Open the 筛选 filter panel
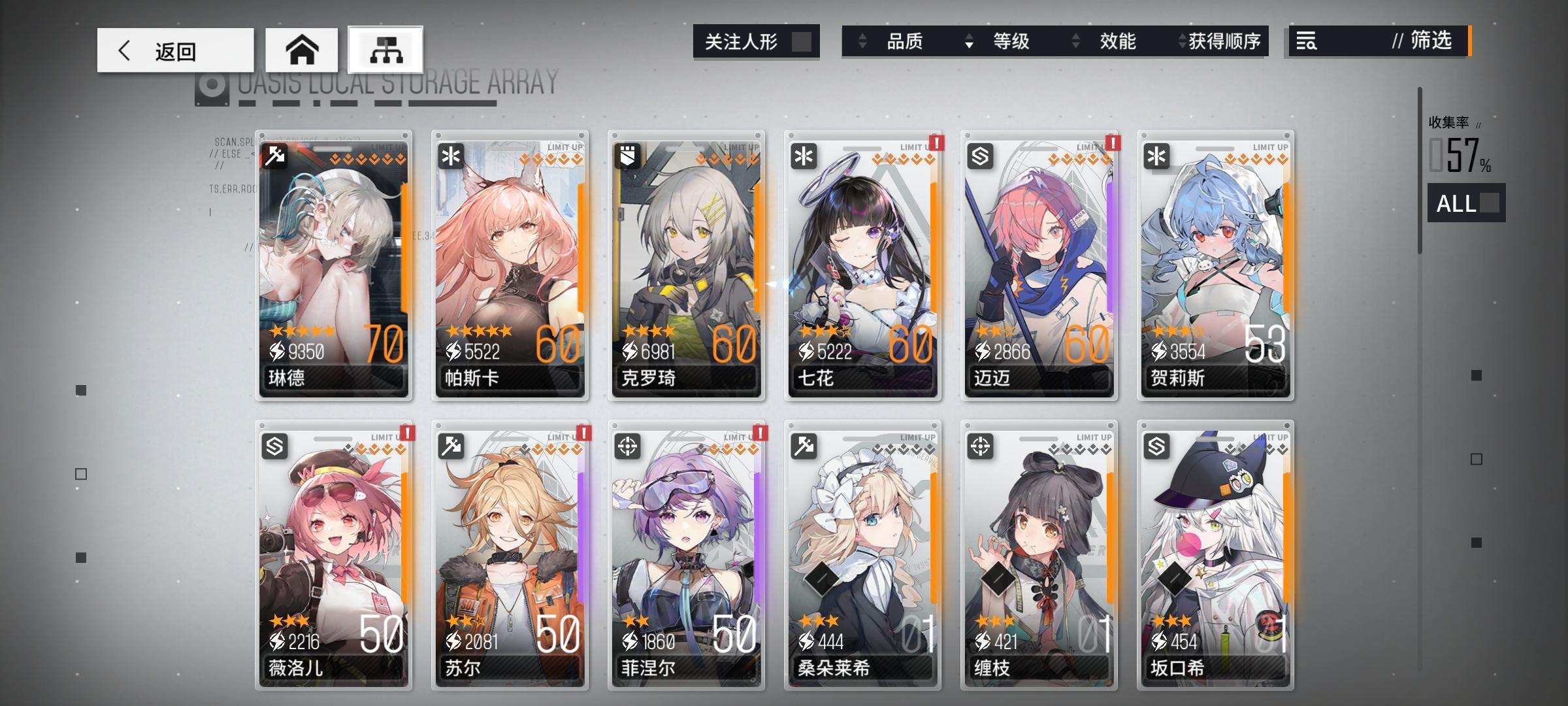The width and height of the screenshot is (1568, 706). (1424, 42)
